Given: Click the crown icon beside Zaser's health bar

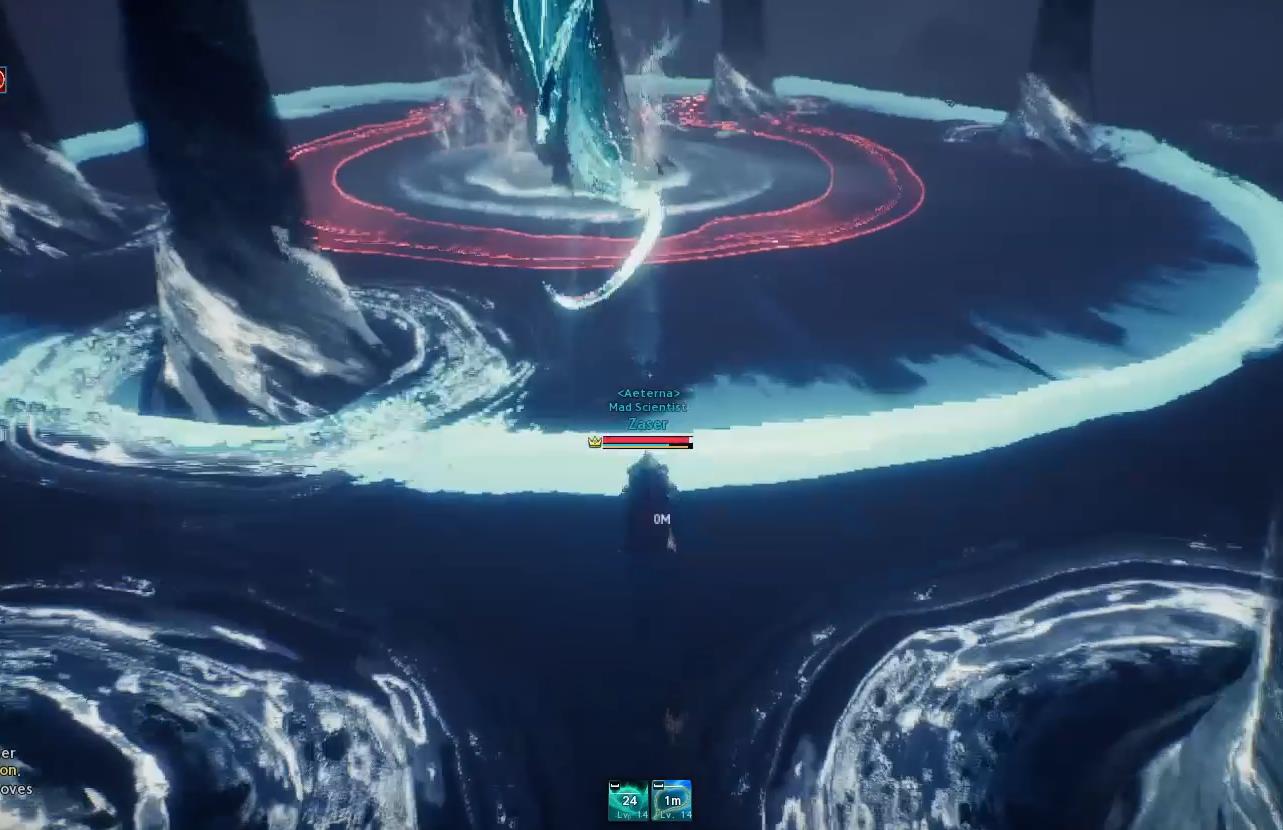Looking at the screenshot, I should coord(595,440).
